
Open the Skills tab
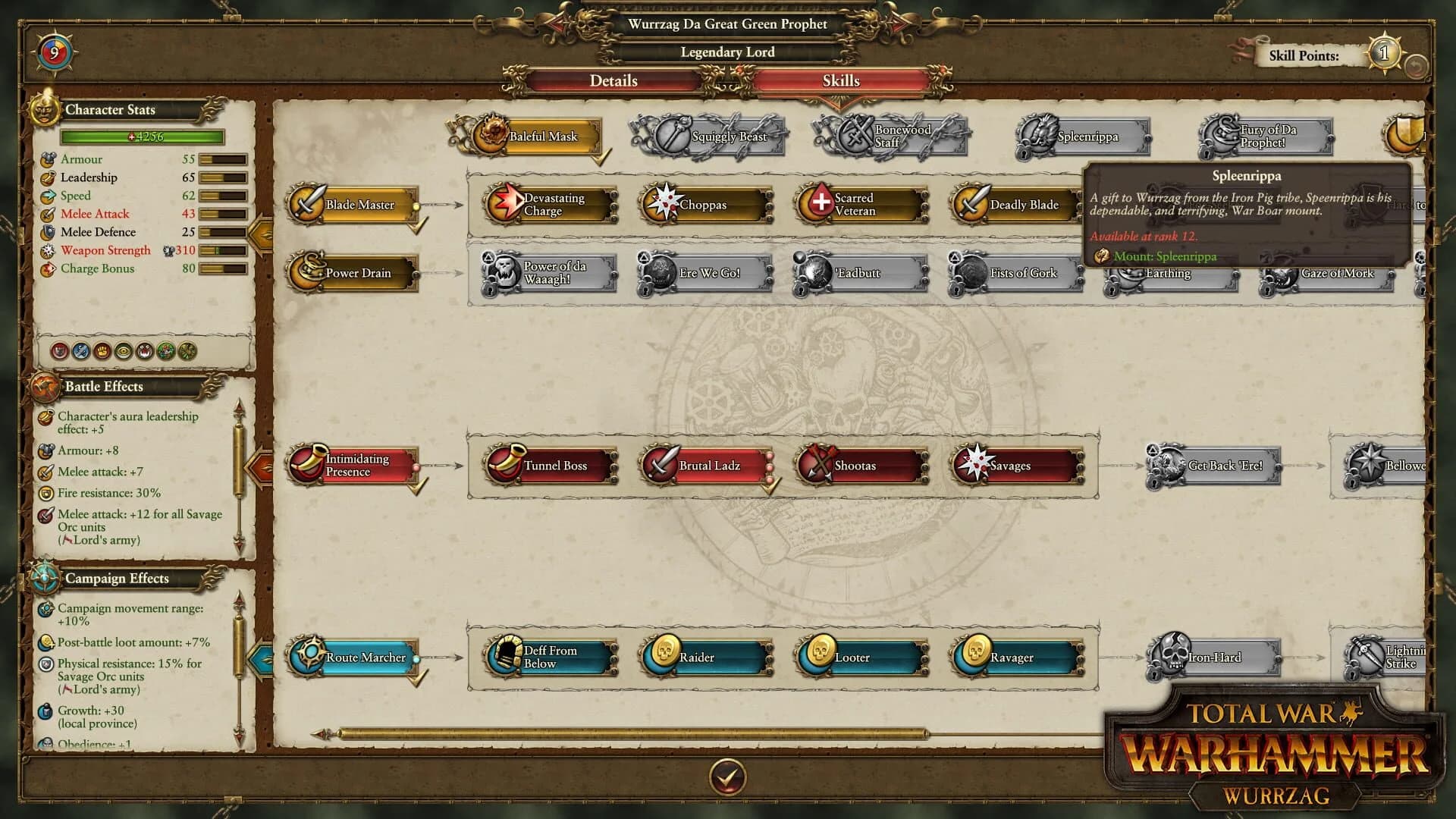pyautogui.click(x=840, y=81)
